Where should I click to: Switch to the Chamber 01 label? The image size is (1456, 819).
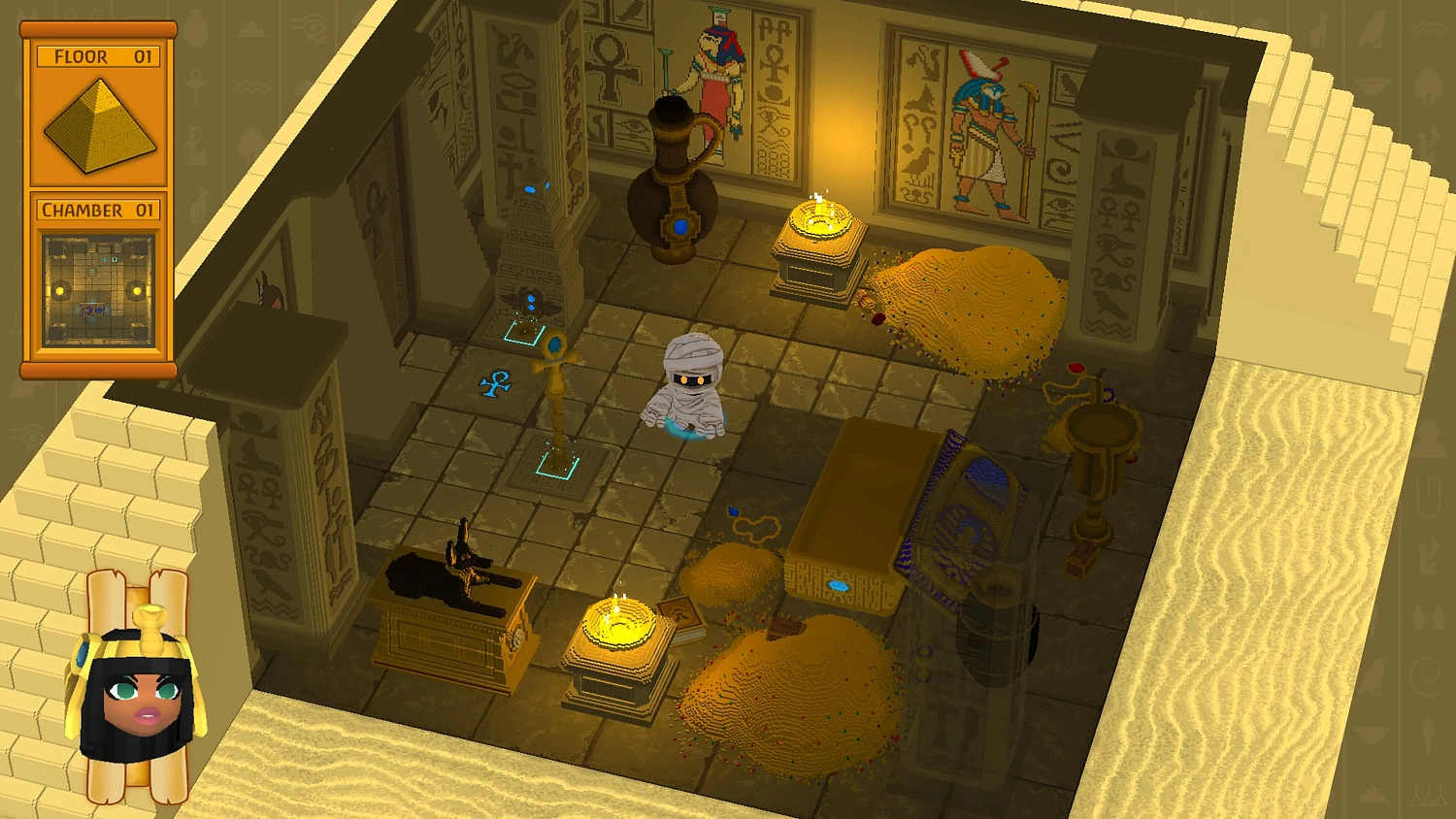coord(97,209)
